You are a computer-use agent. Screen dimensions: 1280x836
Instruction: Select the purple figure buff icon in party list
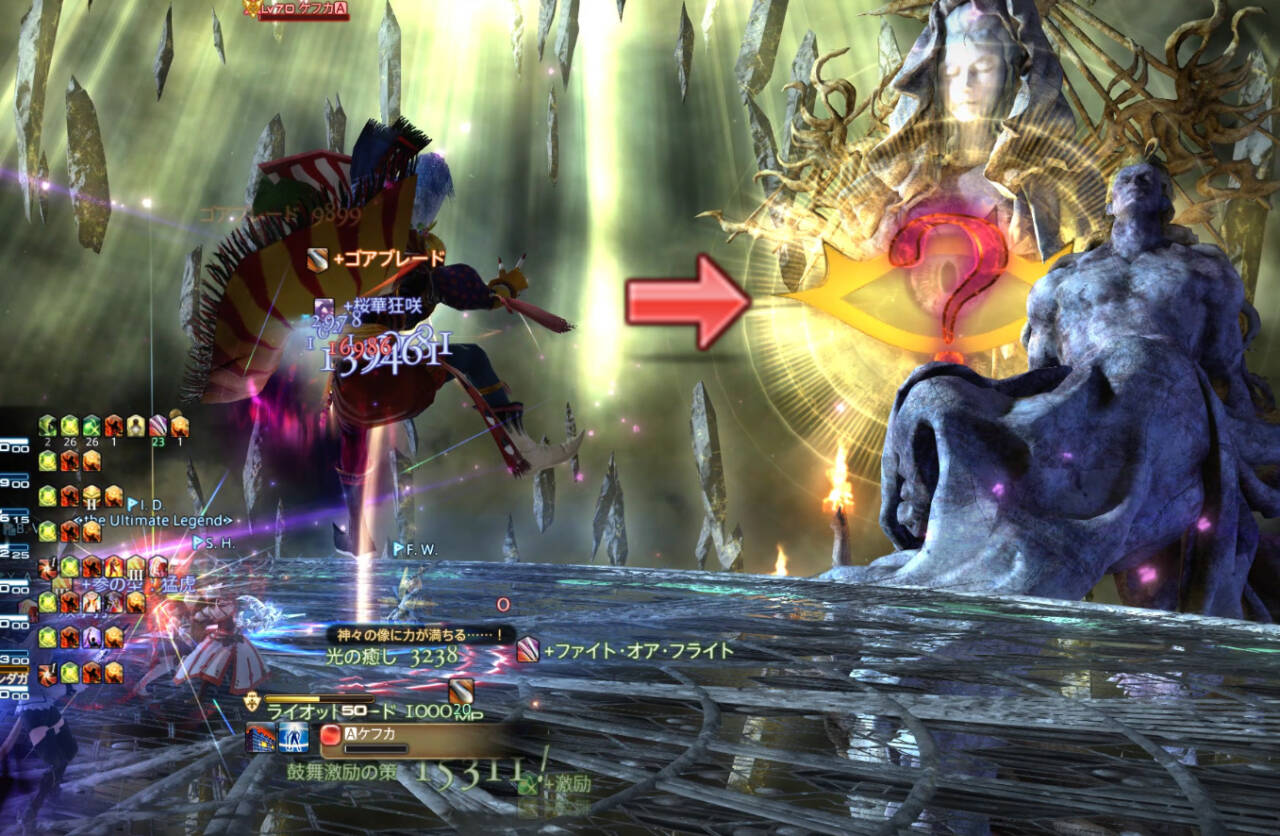91,636
